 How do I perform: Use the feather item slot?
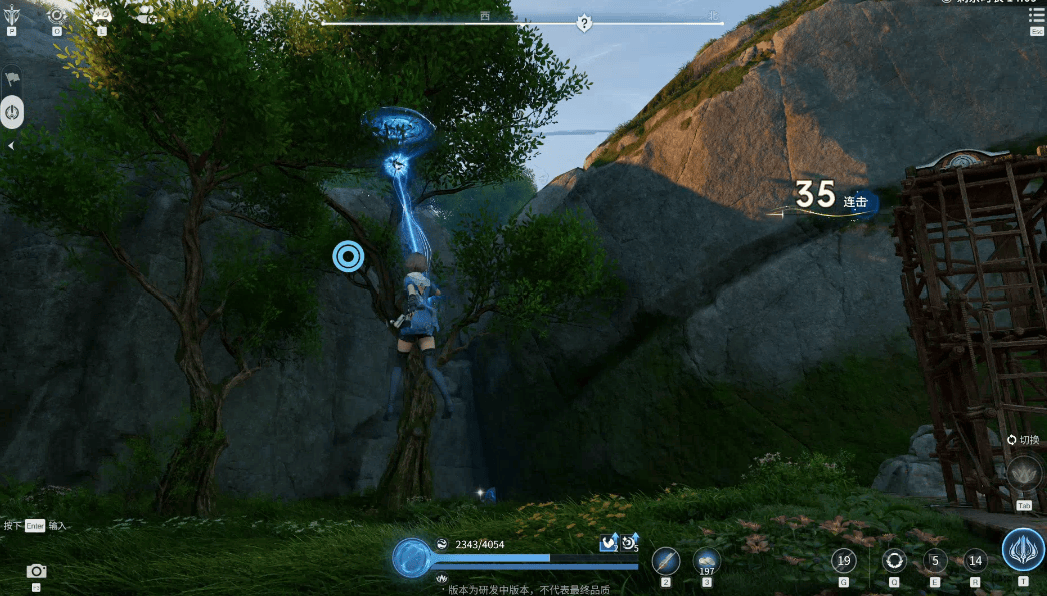coord(666,561)
